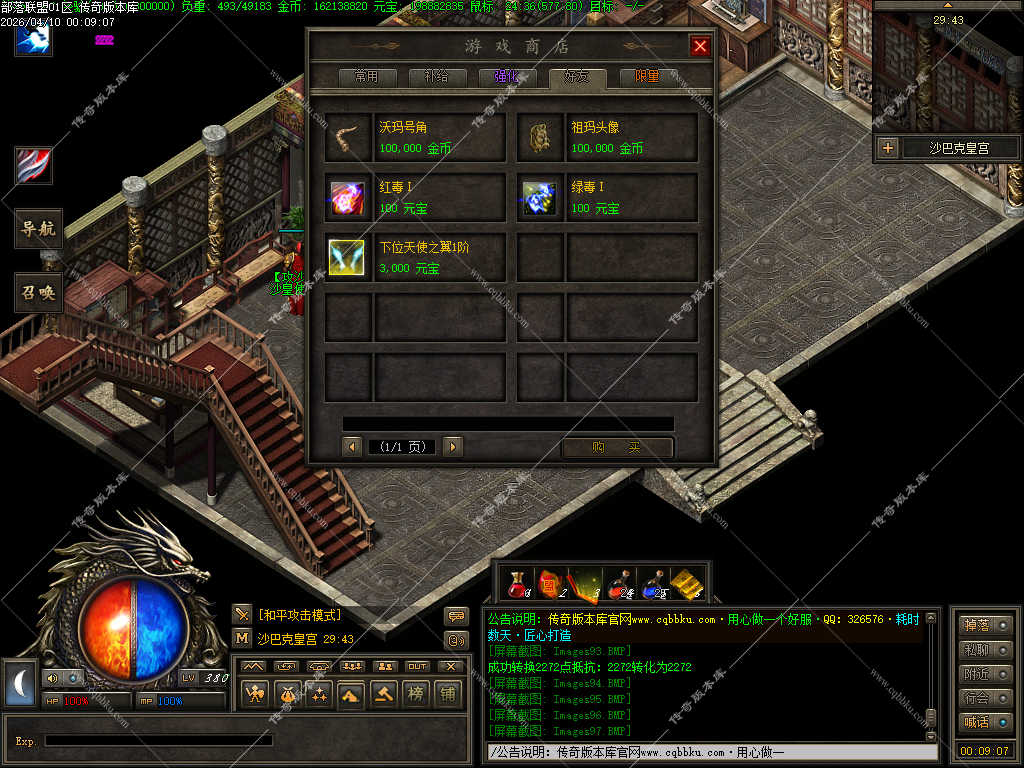Open the 补给 shop tab

tap(435, 77)
